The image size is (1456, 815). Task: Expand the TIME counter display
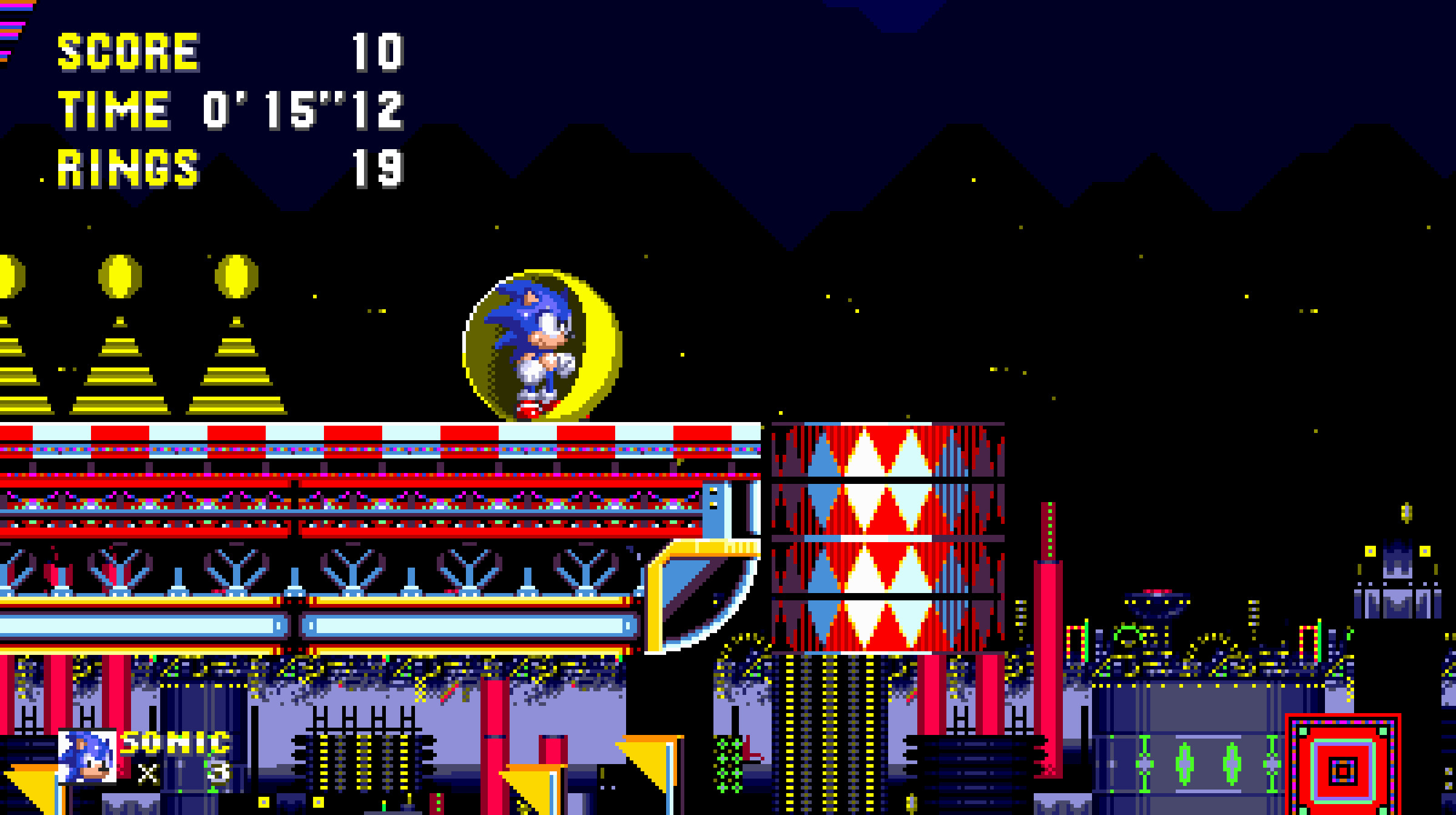tap(115, 109)
